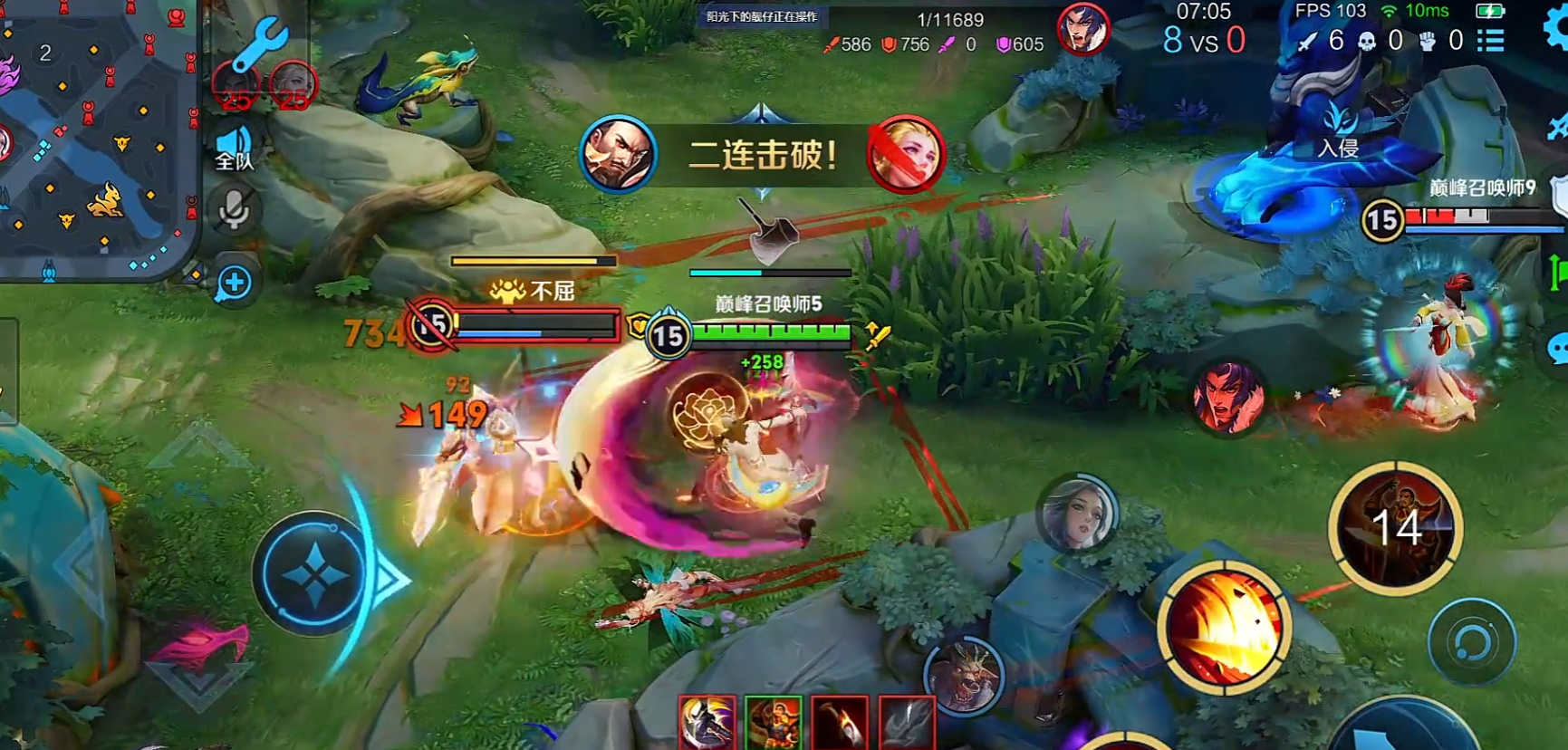Open the blue plus chat bubble button
Image resolution: width=1568 pixels, height=750 pixels.
tap(235, 283)
